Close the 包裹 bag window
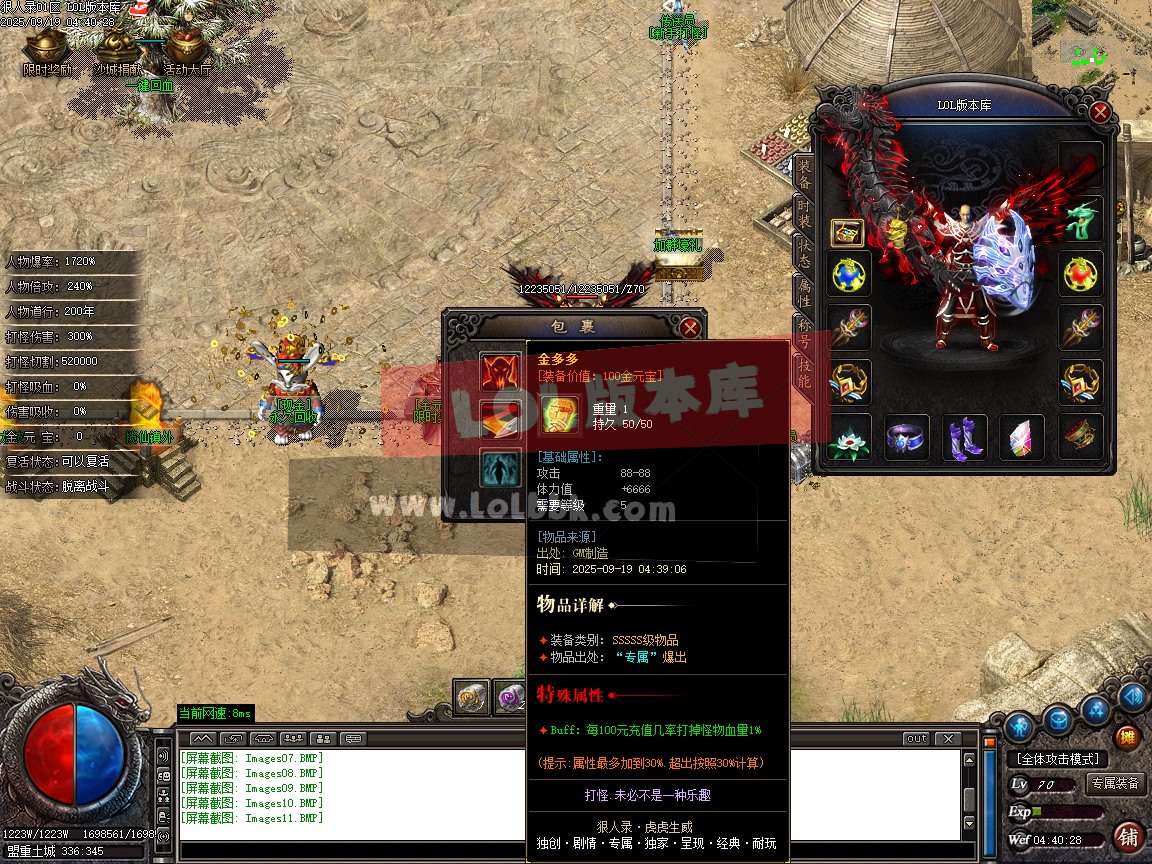Viewport: 1152px width, 864px height. click(x=689, y=327)
